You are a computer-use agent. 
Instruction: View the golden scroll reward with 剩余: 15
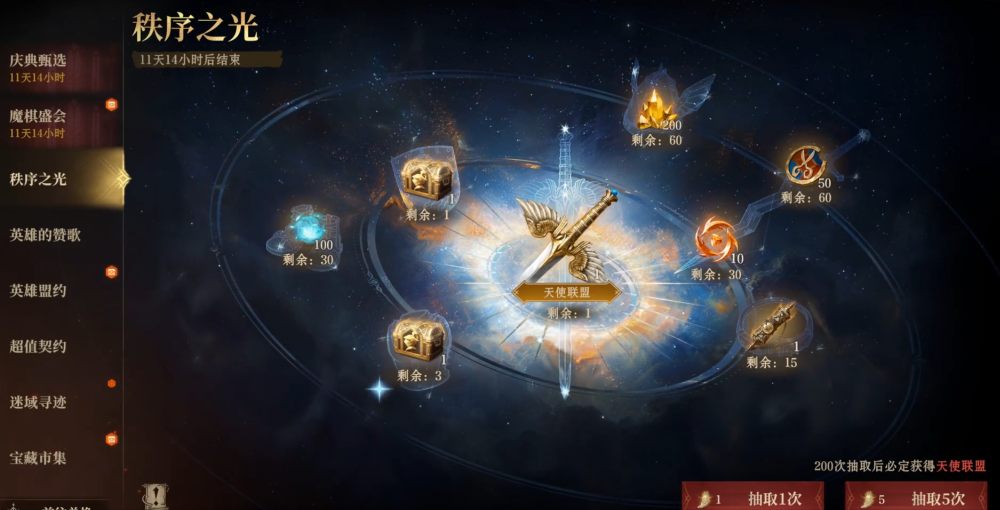[x=771, y=326]
